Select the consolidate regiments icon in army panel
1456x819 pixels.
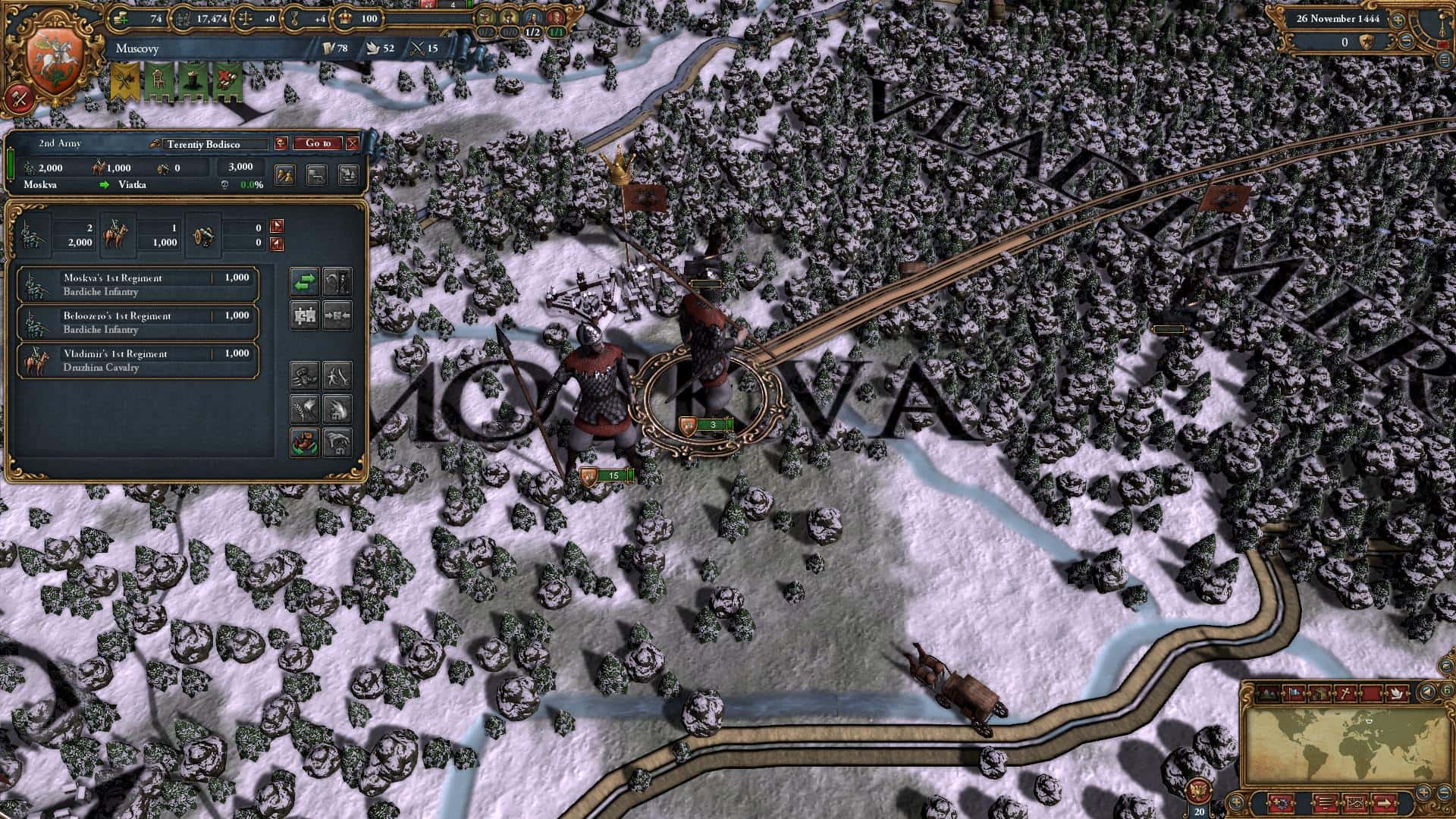[x=305, y=316]
